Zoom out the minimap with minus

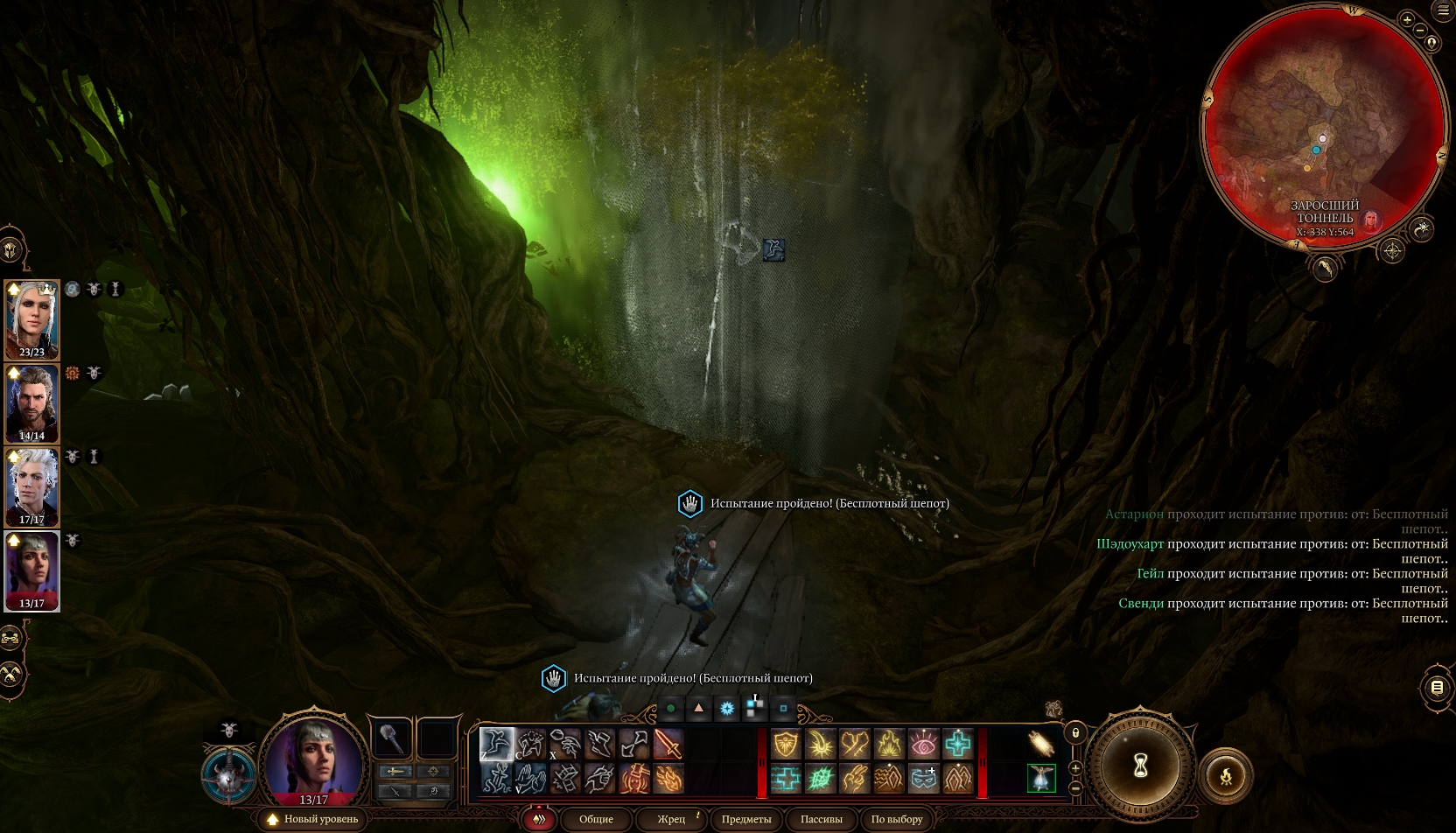pos(1419,32)
